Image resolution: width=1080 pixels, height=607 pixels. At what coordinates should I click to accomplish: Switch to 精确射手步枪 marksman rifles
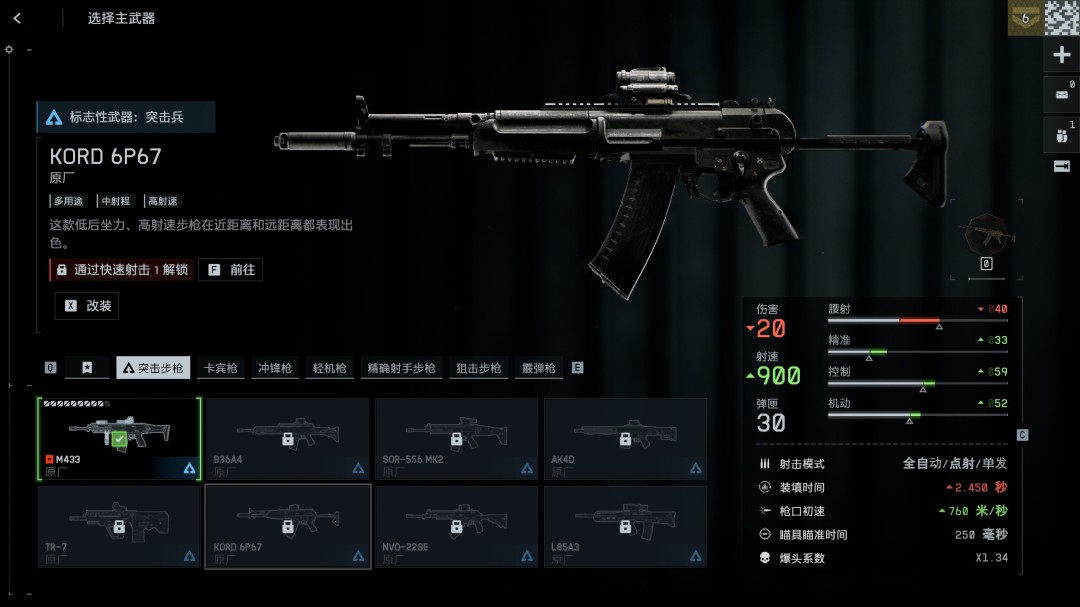point(401,368)
